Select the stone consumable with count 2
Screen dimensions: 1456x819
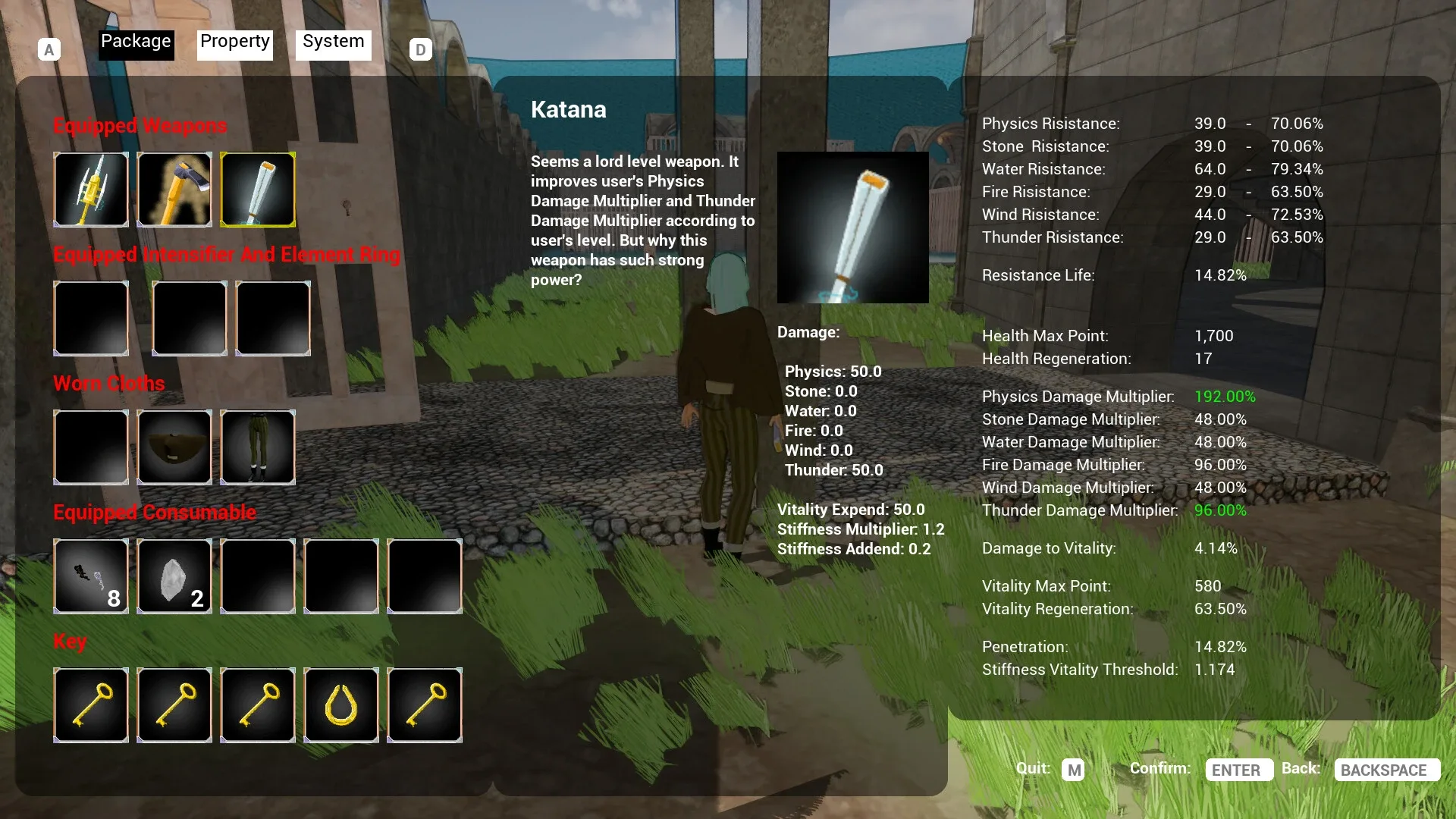[x=174, y=576]
